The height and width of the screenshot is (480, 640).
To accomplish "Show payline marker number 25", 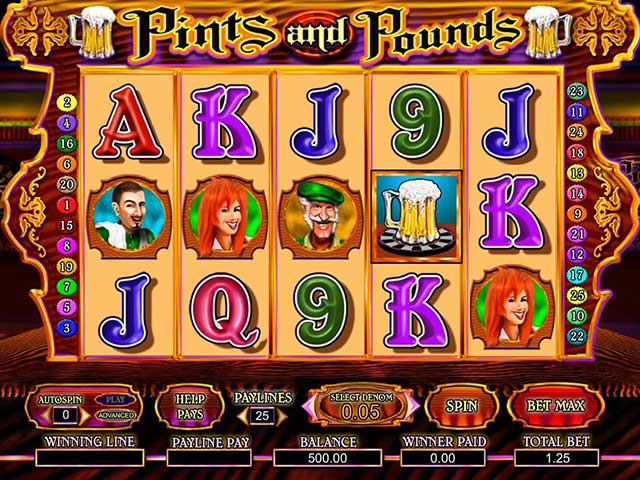I will (576, 295).
